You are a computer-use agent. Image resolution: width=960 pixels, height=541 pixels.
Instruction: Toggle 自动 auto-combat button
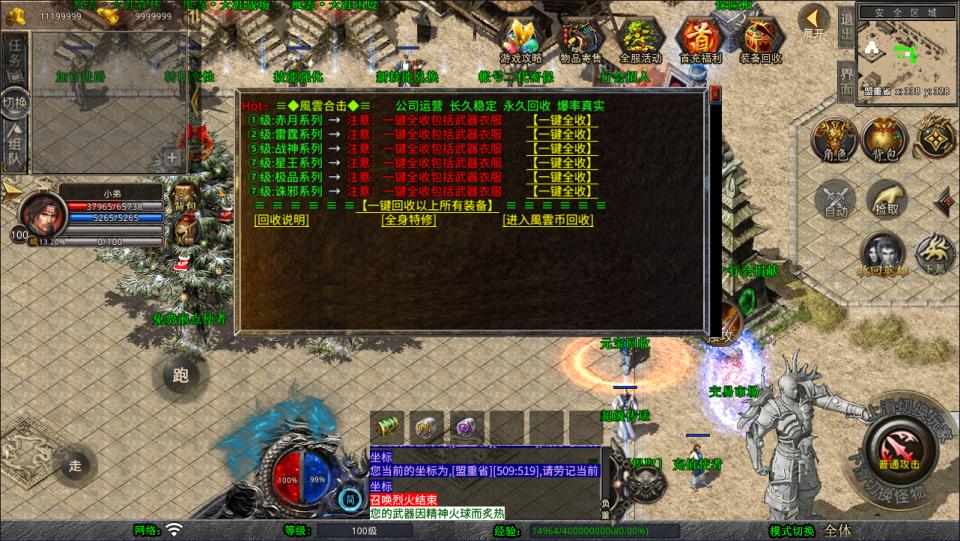(x=835, y=200)
